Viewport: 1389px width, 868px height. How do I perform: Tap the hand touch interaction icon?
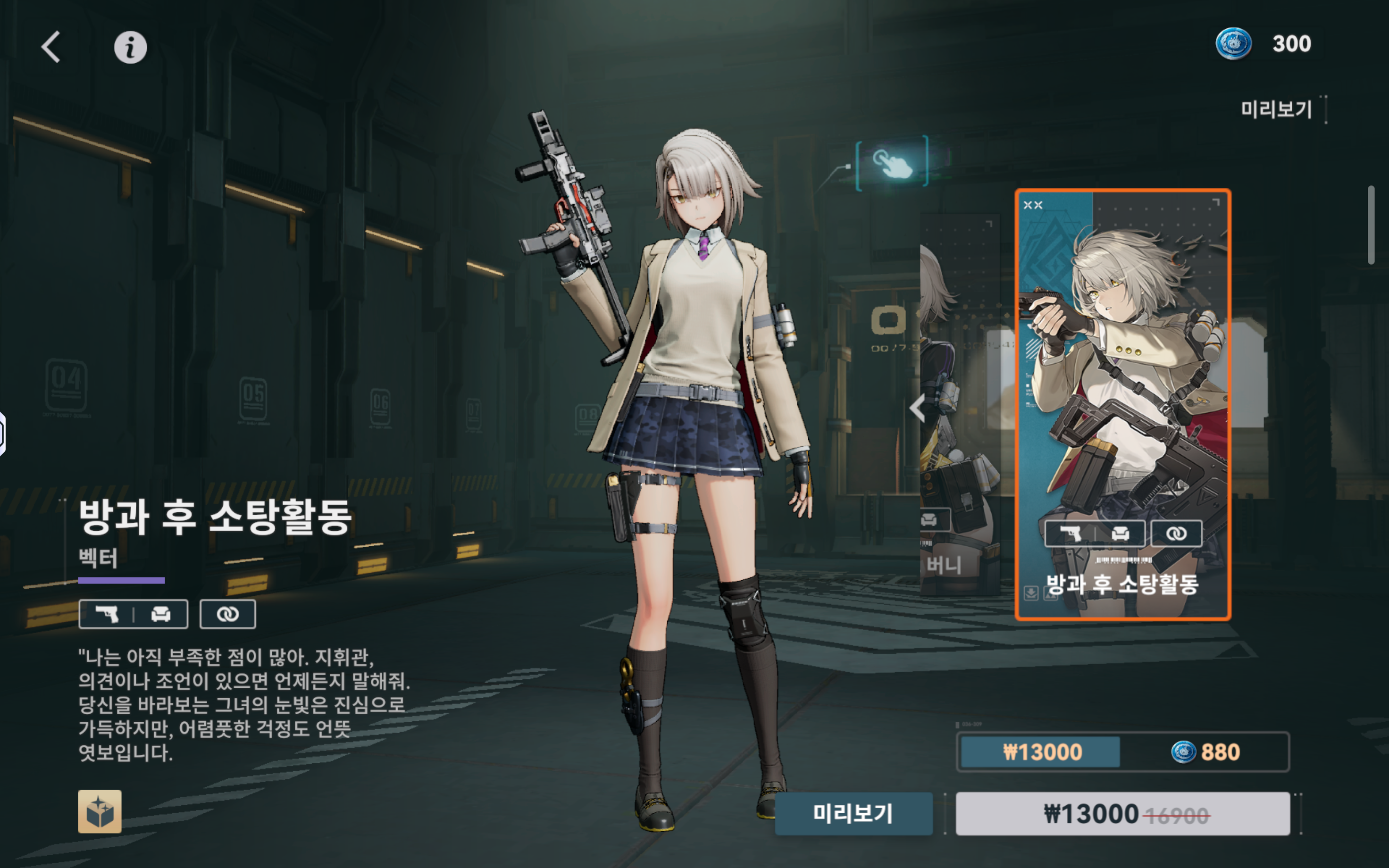point(891,162)
